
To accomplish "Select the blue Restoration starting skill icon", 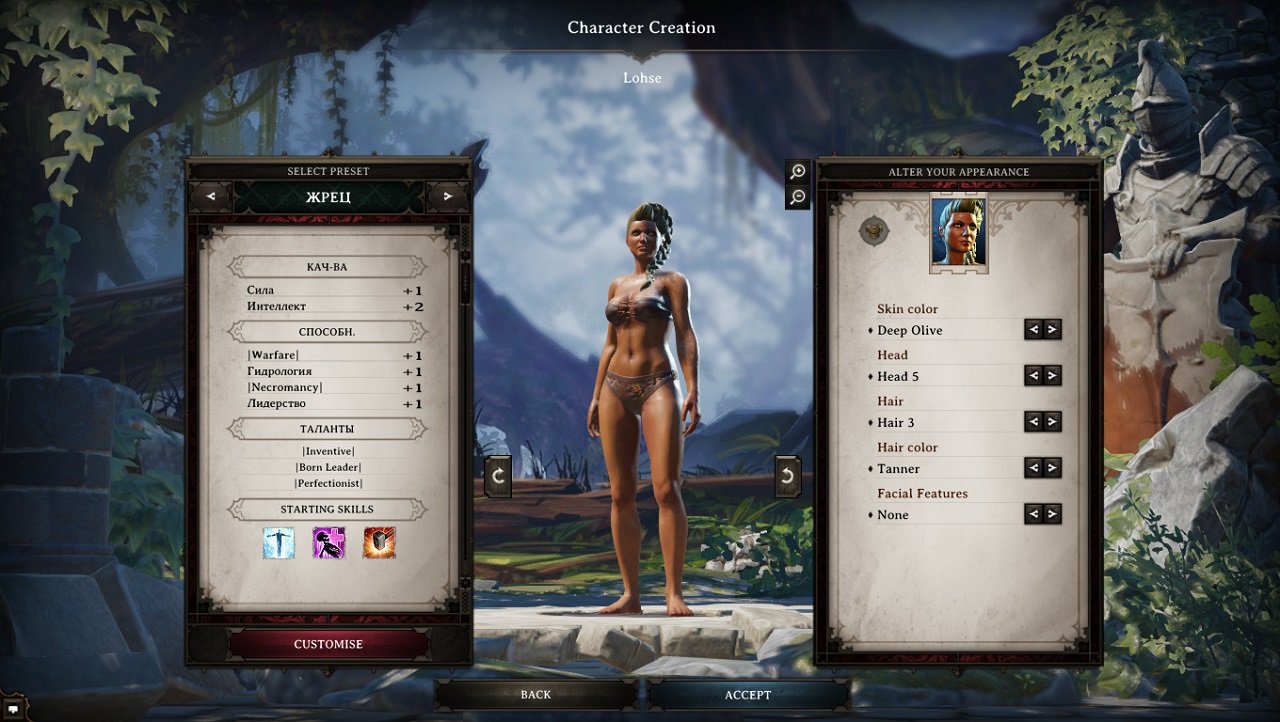I will coord(277,543).
